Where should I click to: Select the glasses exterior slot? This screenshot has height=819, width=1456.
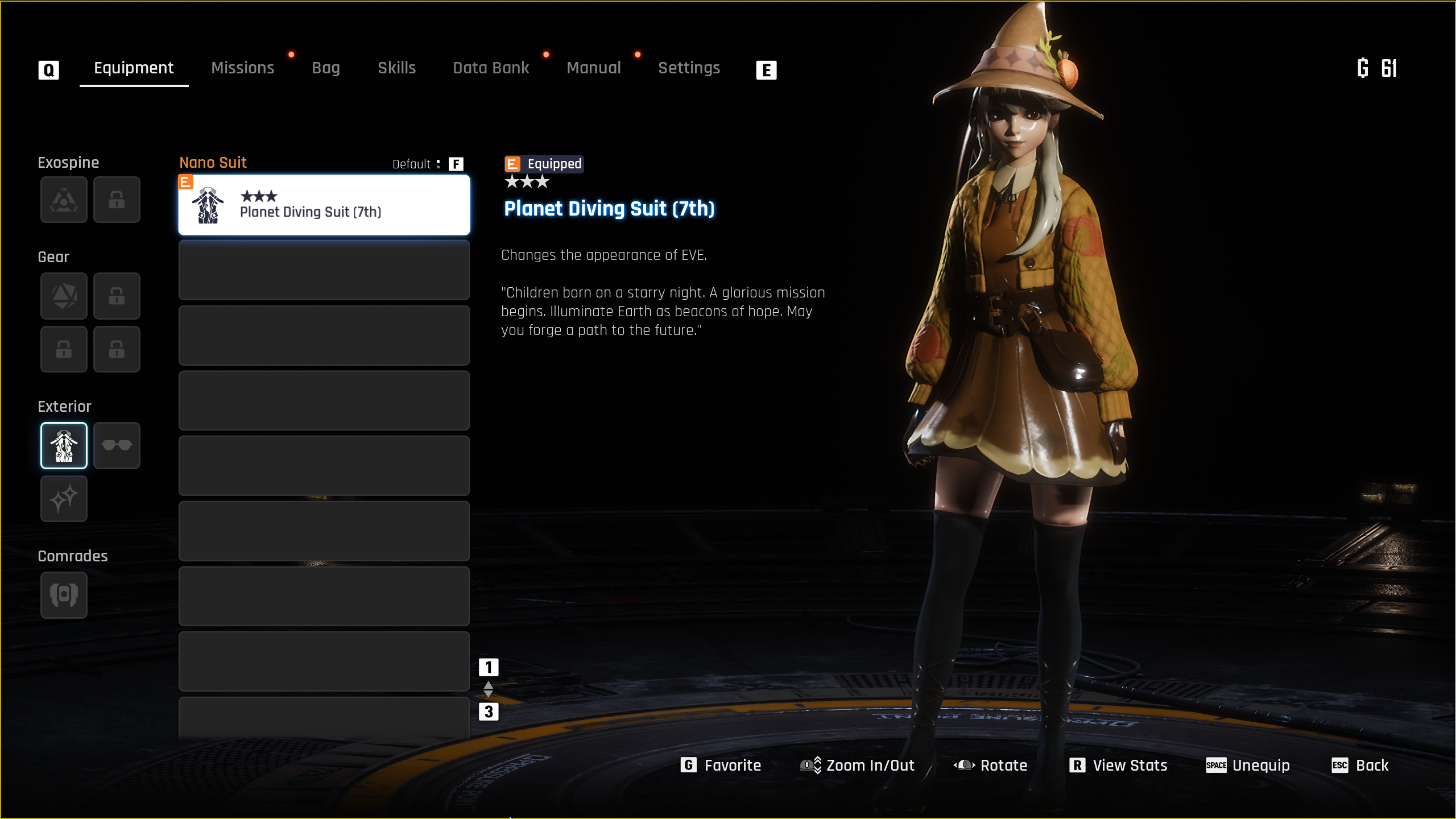pyautogui.click(x=117, y=445)
